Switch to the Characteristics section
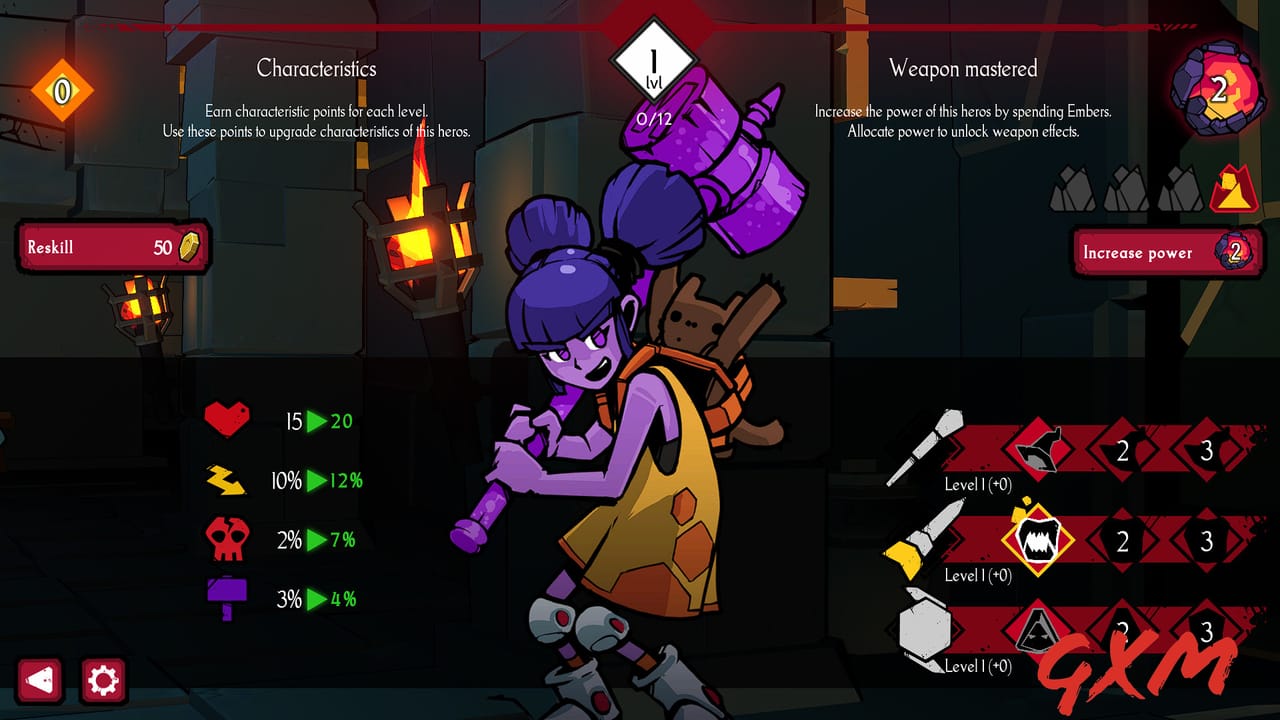 318,68
